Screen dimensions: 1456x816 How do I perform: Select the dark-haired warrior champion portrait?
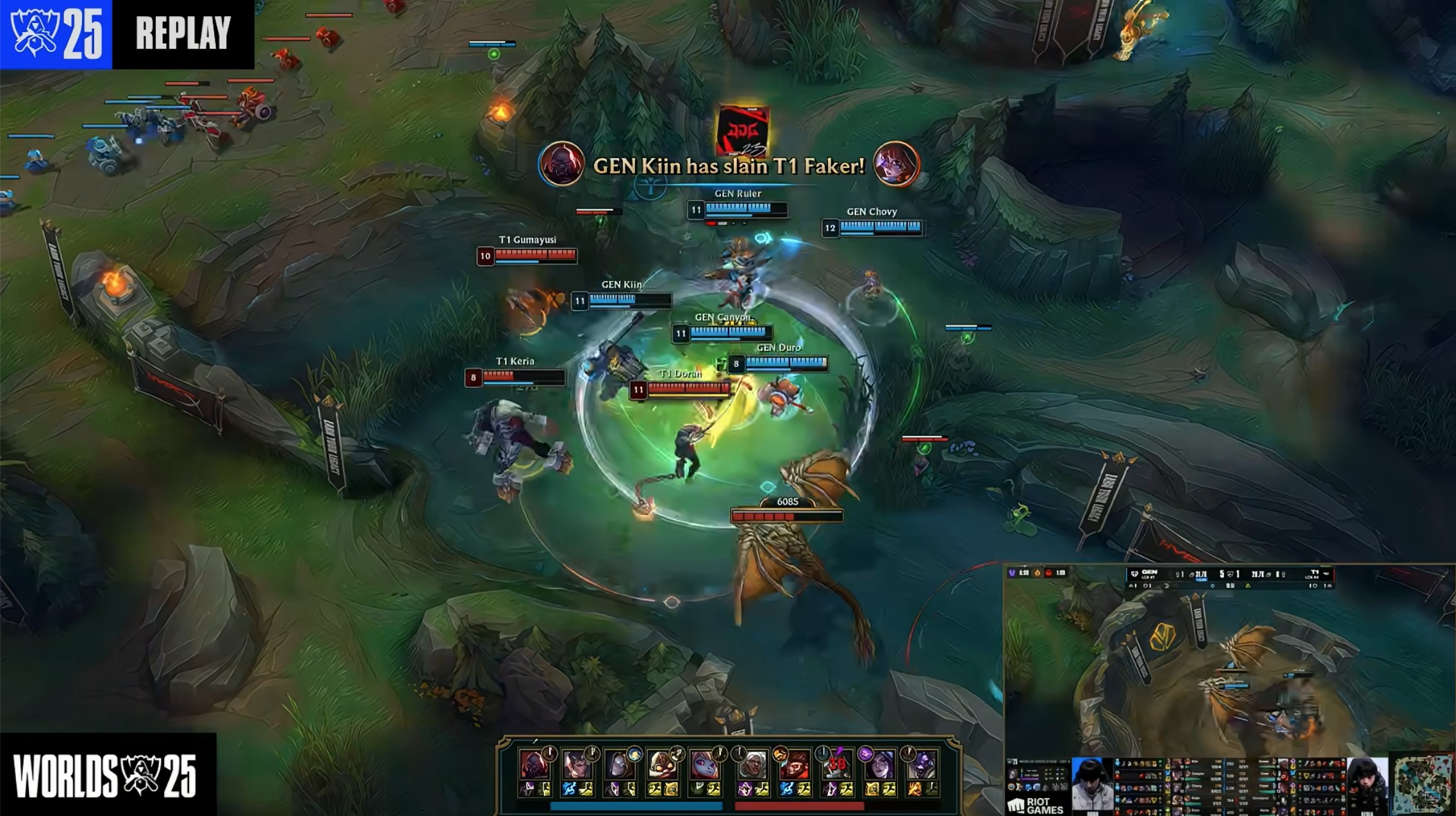coord(575,765)
